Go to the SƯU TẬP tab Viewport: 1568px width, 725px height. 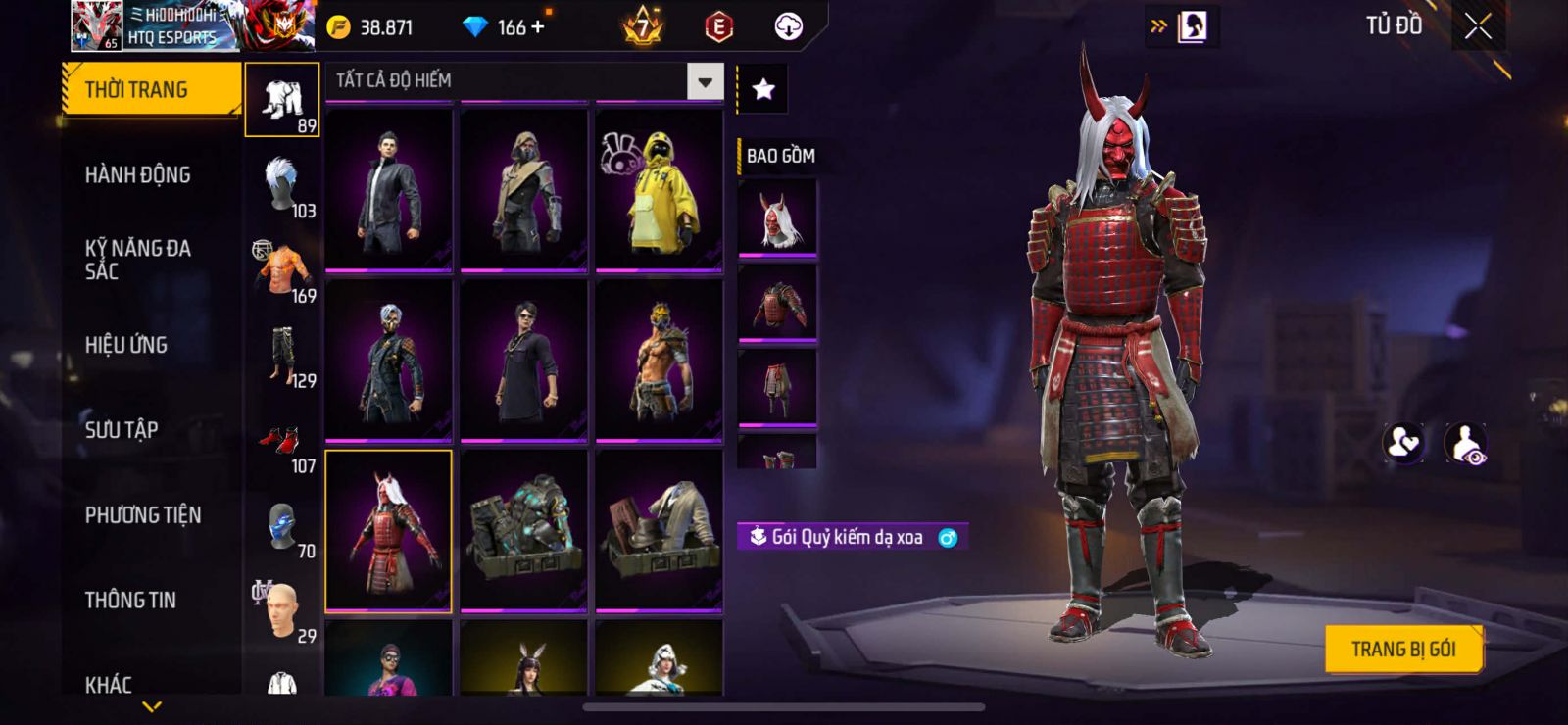[122, 430]
